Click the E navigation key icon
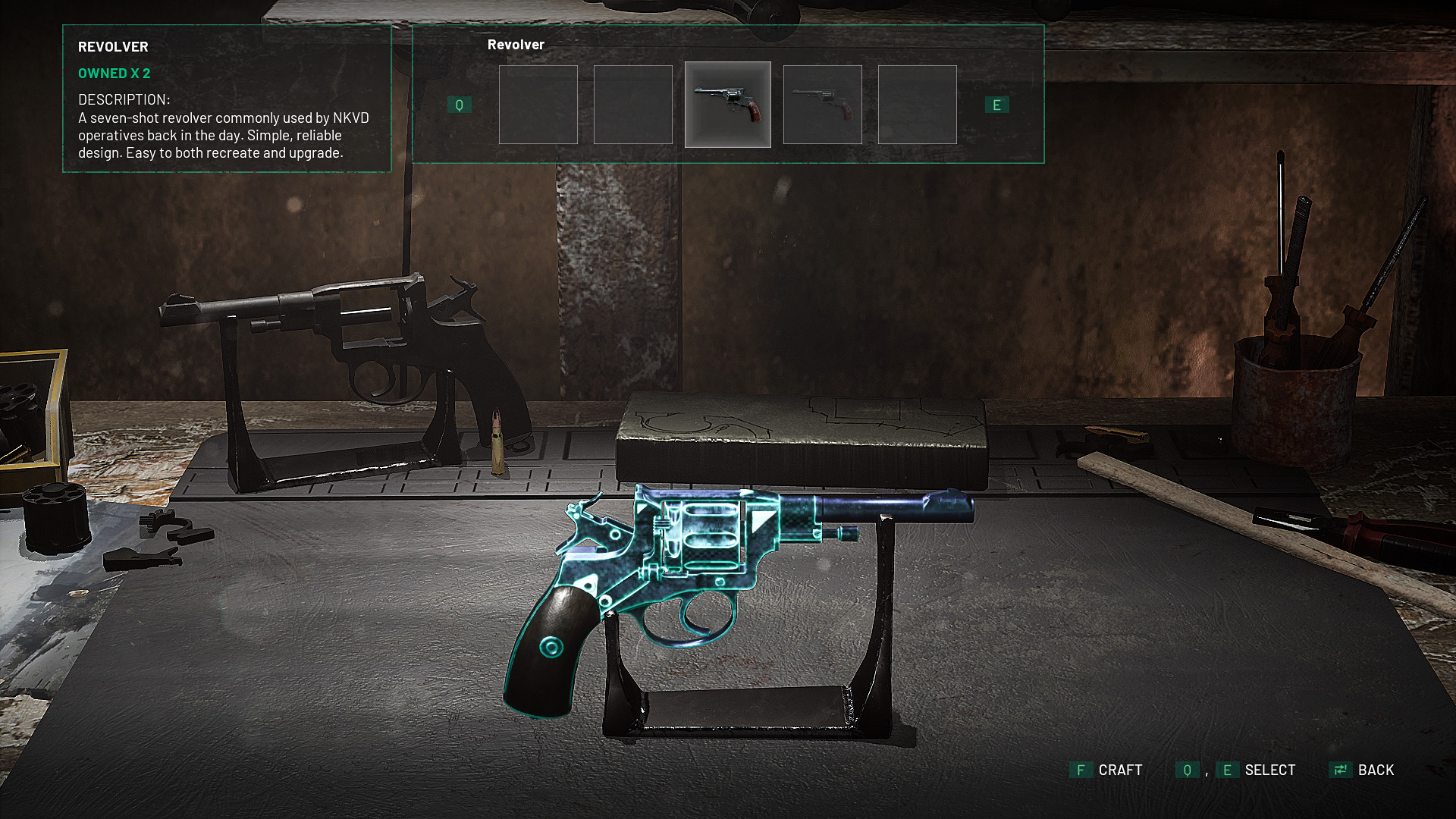The height and width of the screenshot is (819, 1456). point(997,105)
